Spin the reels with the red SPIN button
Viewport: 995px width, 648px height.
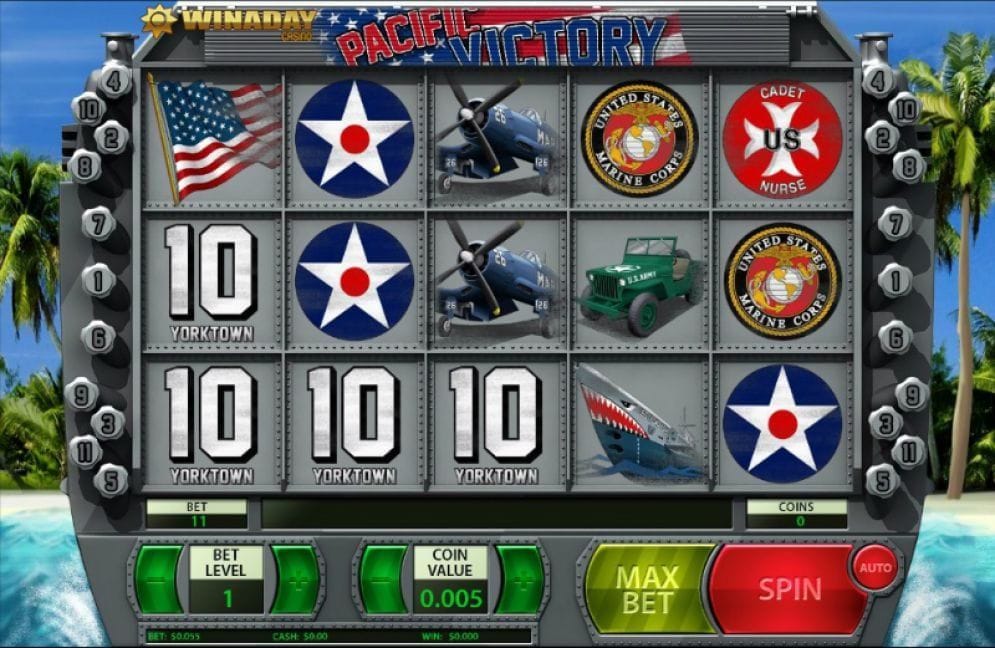[x=787, y=589]
